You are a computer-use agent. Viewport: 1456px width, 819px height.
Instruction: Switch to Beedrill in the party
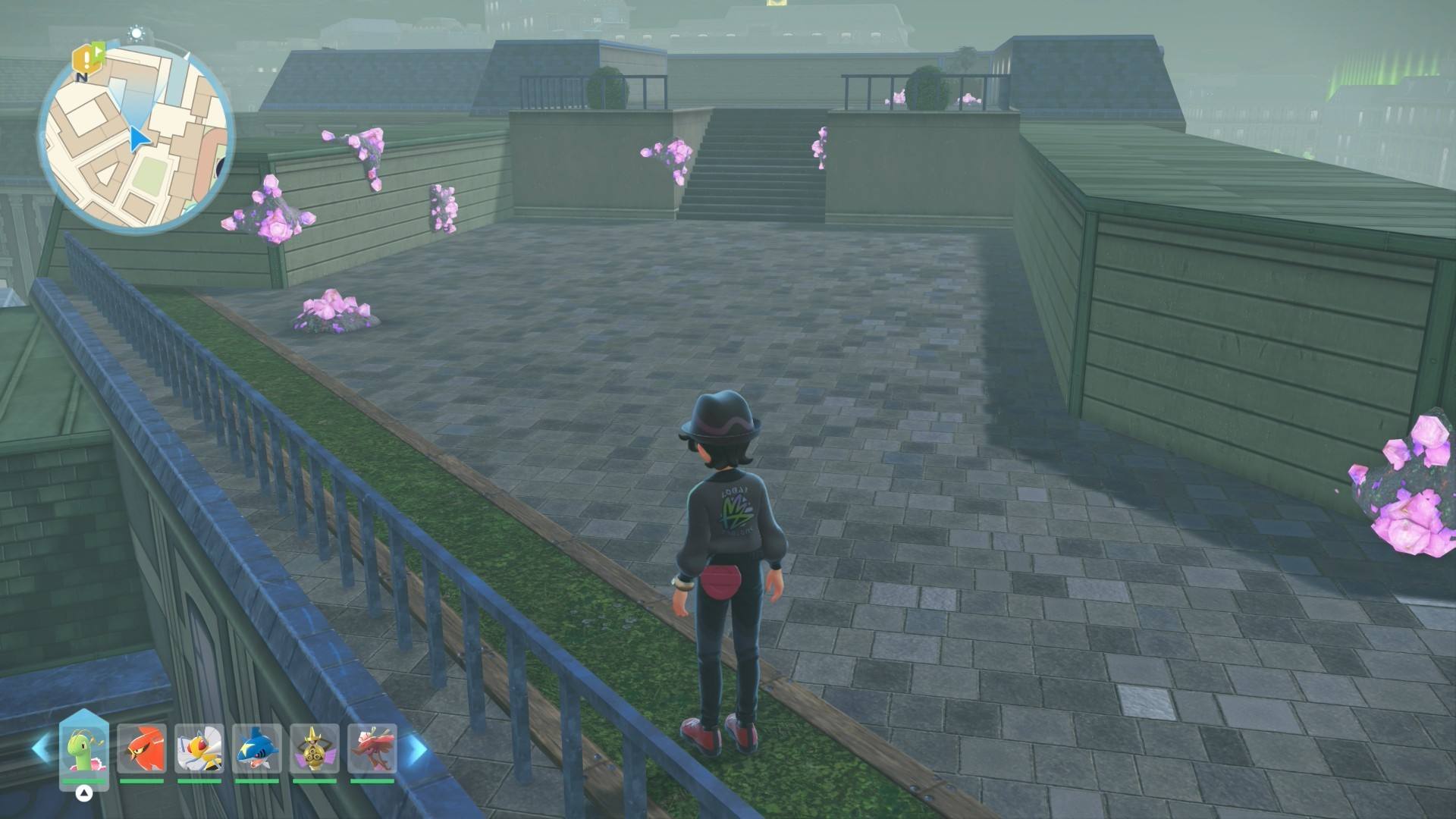199,748
